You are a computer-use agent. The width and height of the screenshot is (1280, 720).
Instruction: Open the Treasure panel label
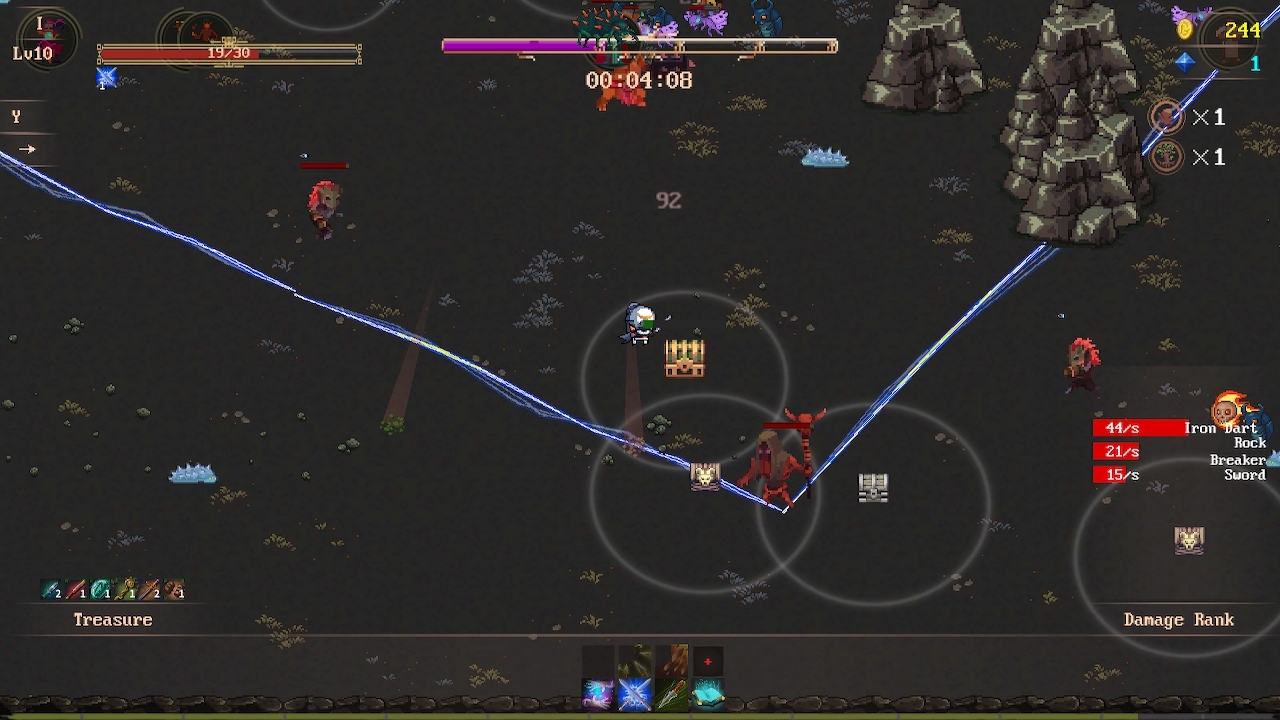pyautogui.click(x=113, y=620)
